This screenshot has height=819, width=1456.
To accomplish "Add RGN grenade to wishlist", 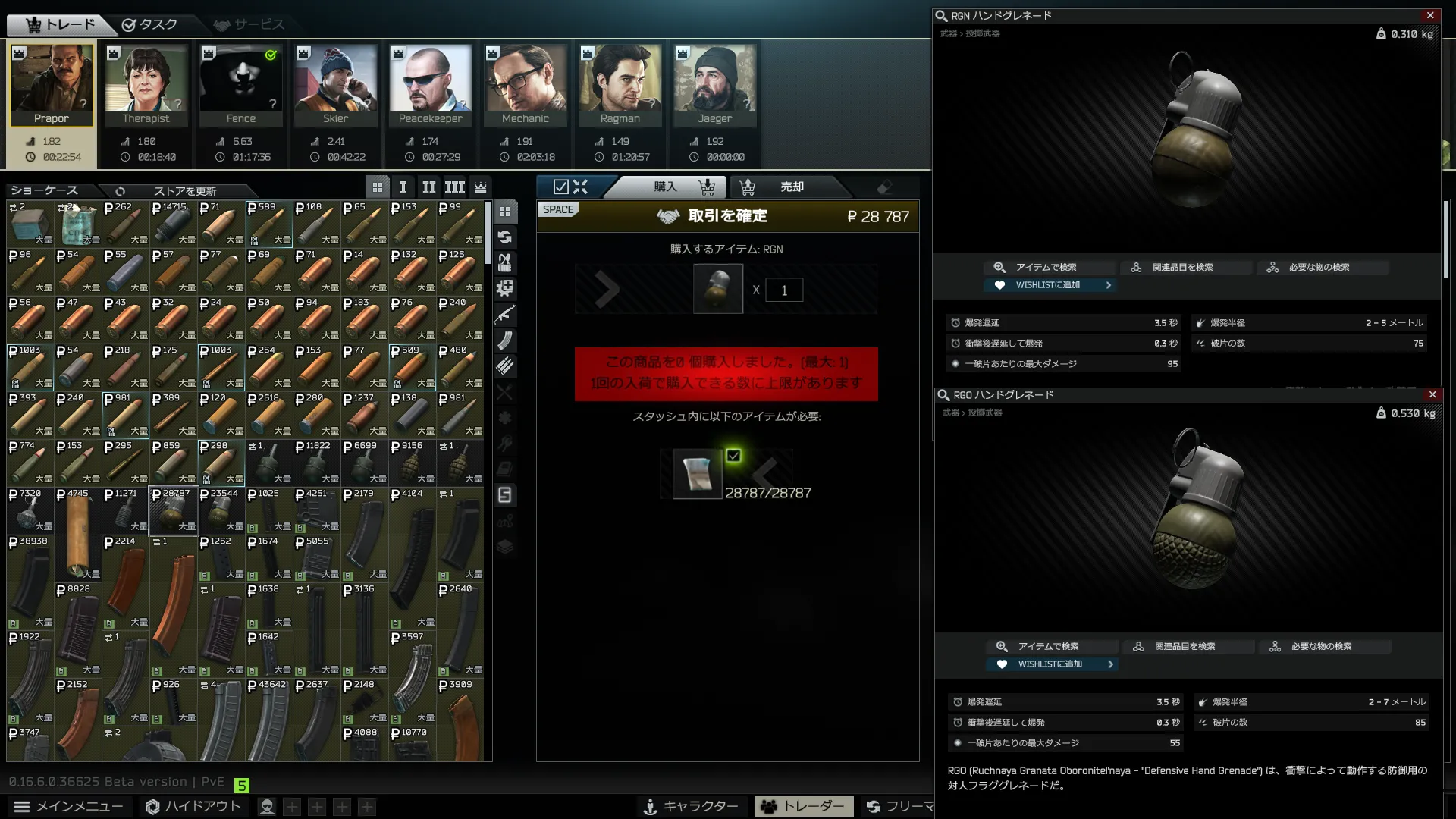I will click(x=1049, y=285).
